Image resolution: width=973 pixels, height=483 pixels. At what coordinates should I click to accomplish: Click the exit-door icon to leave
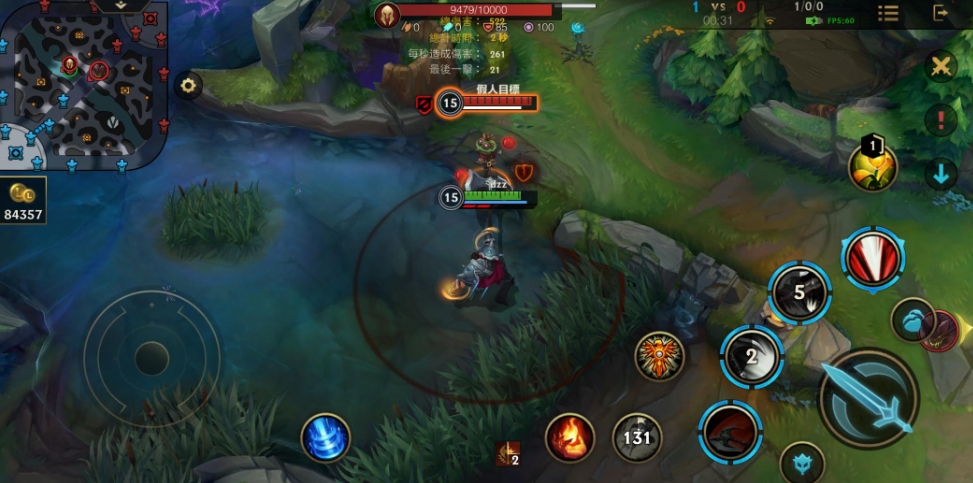point(941,13)
